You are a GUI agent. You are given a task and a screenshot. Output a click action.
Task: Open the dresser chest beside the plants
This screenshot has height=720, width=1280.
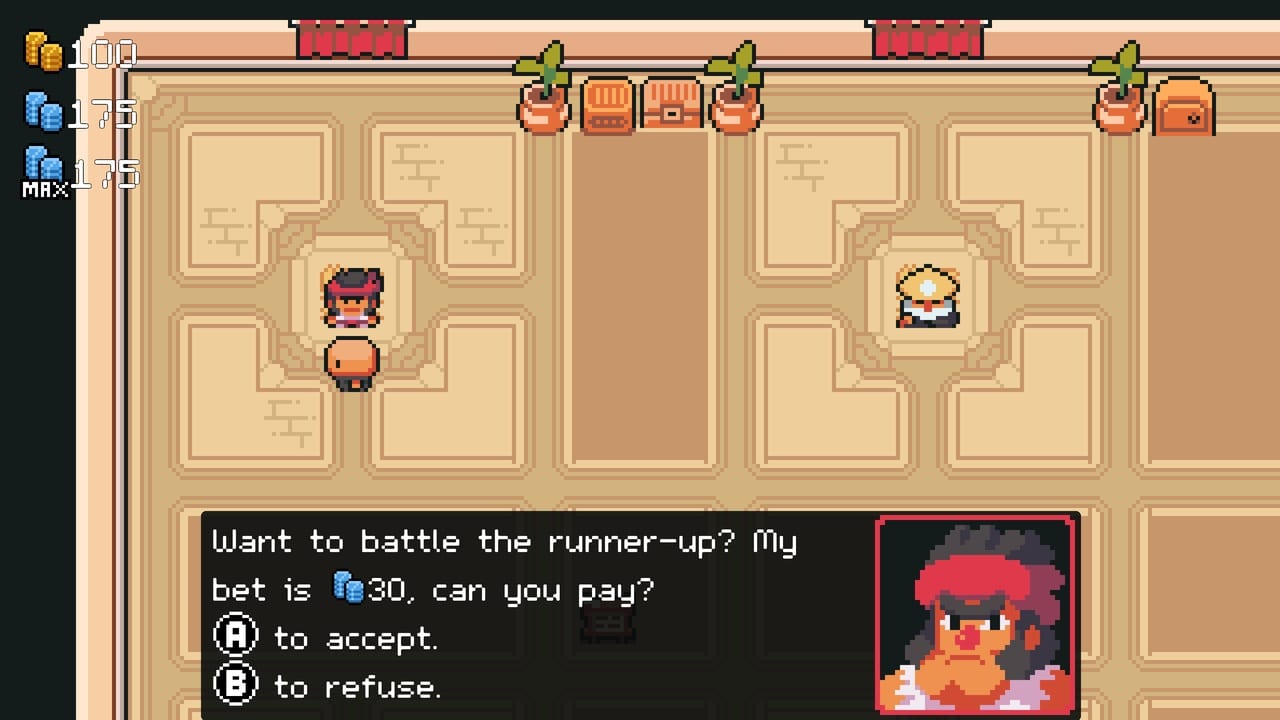tap(606, 110)
